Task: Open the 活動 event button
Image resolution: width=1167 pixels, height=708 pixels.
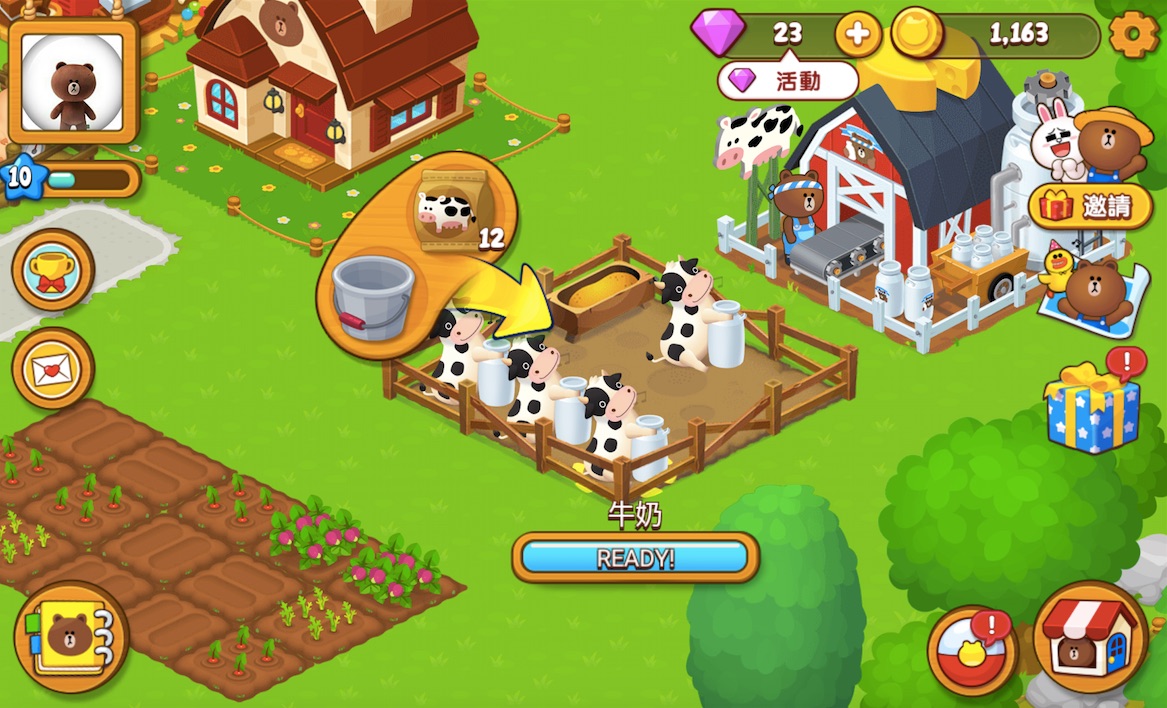Action: [788, 81]
